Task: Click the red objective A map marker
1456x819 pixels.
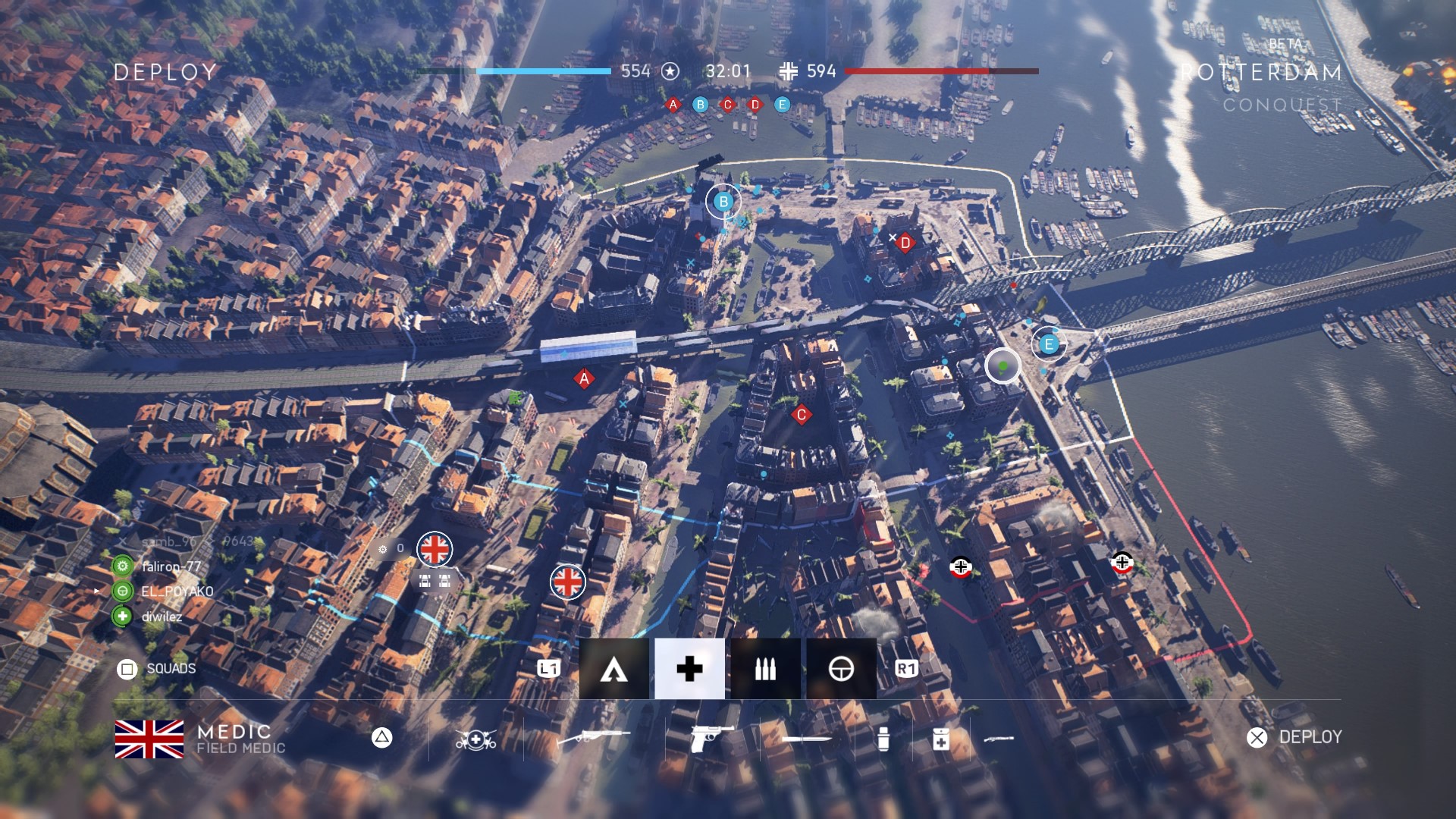Action: (584, 378)
